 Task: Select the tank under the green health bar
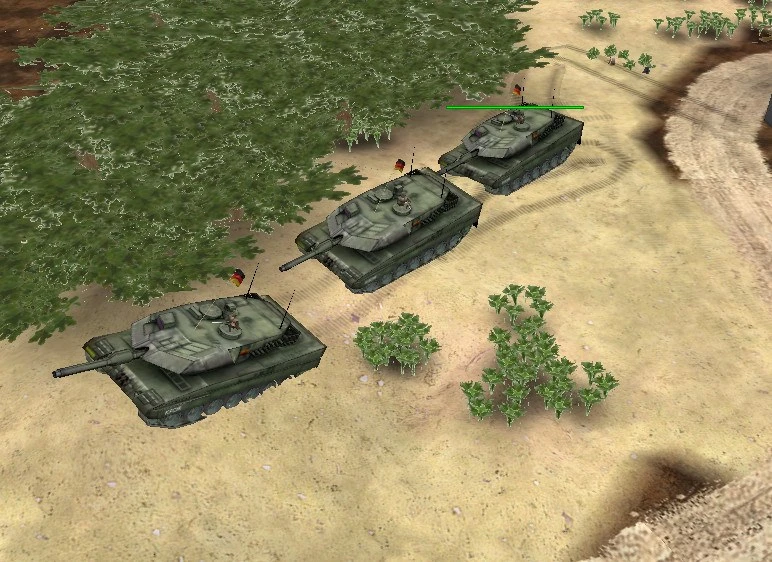(x=513, y=147)
